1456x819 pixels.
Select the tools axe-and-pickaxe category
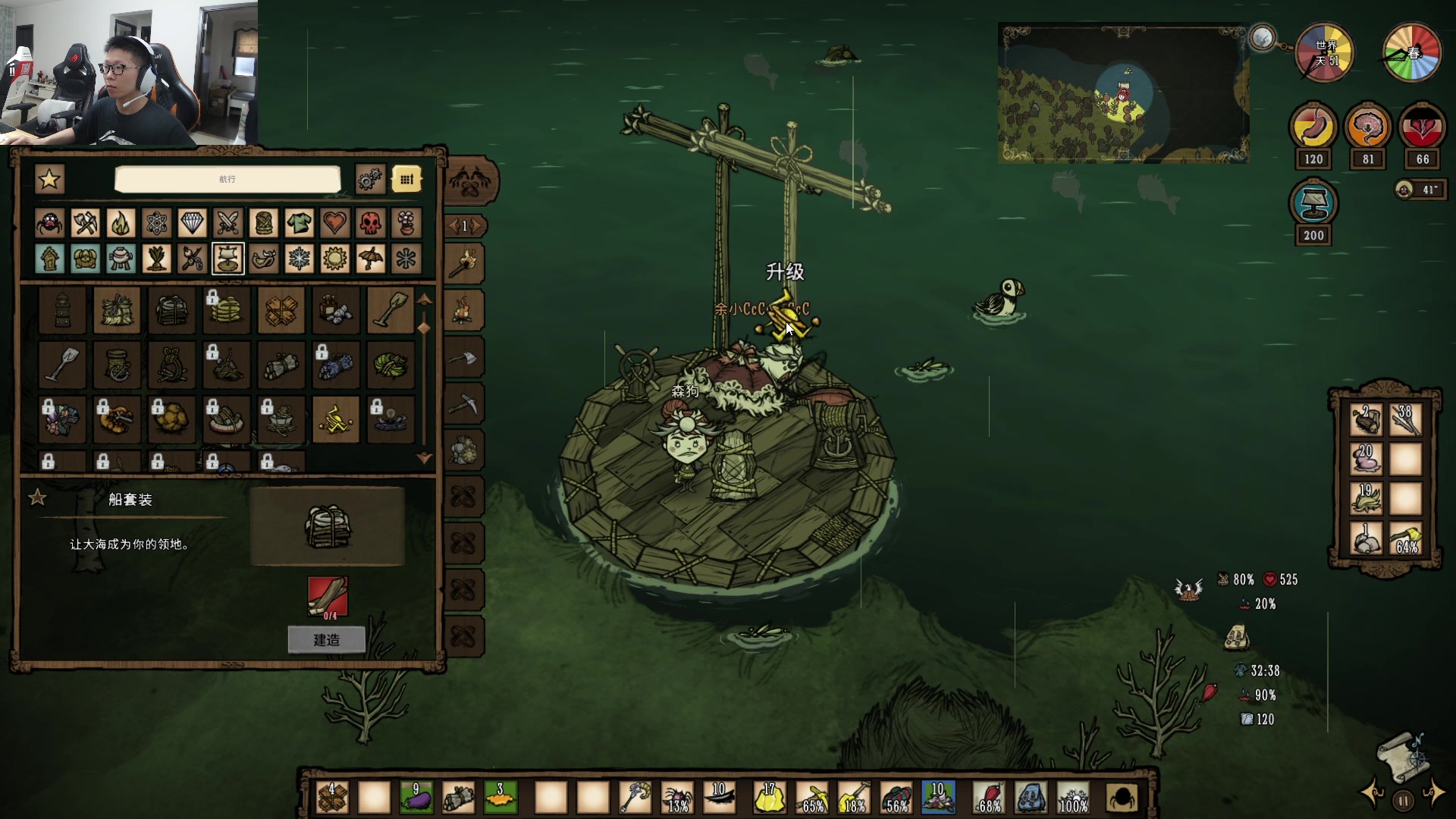pos(85,223)
